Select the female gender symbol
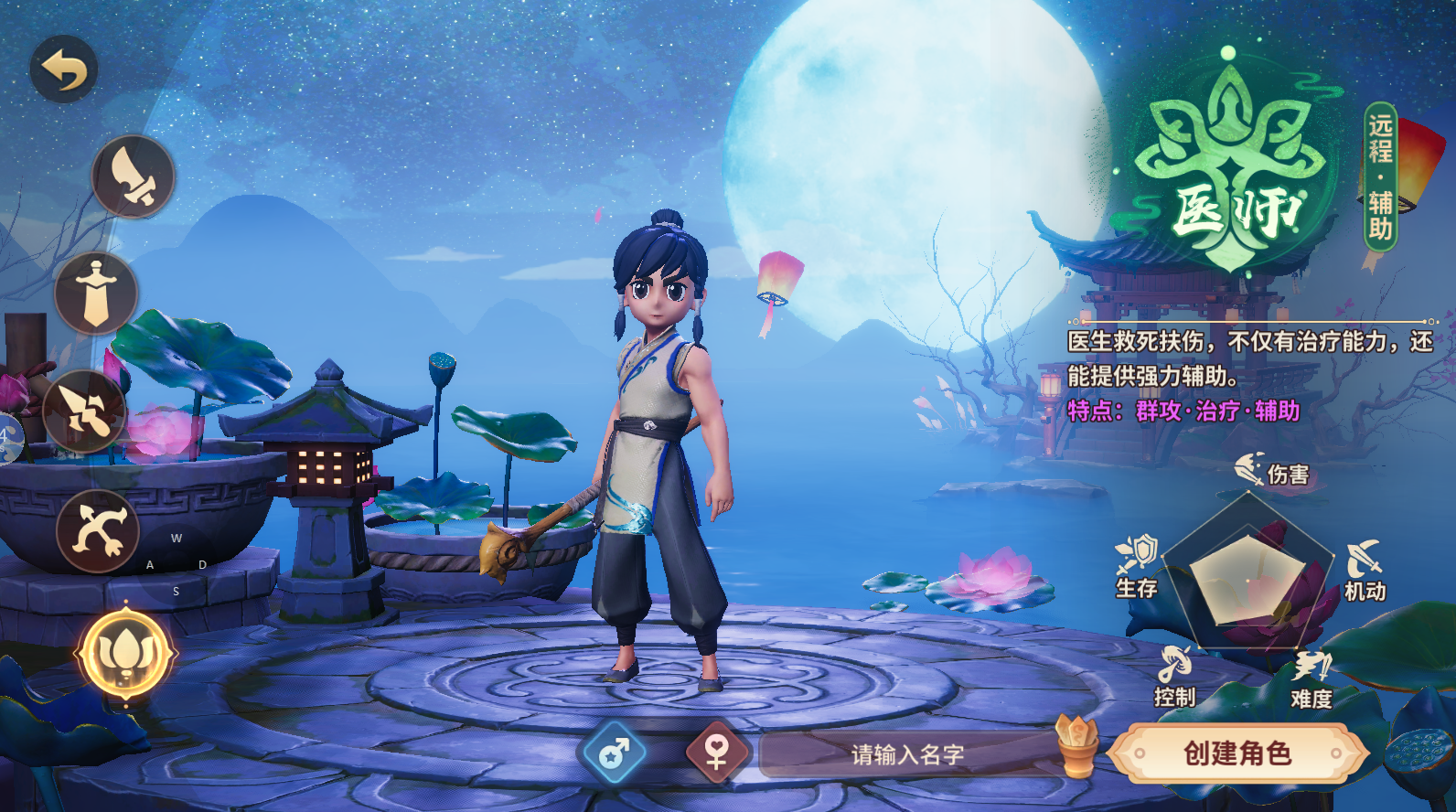Screen dimensions: 1456x812 716,753
